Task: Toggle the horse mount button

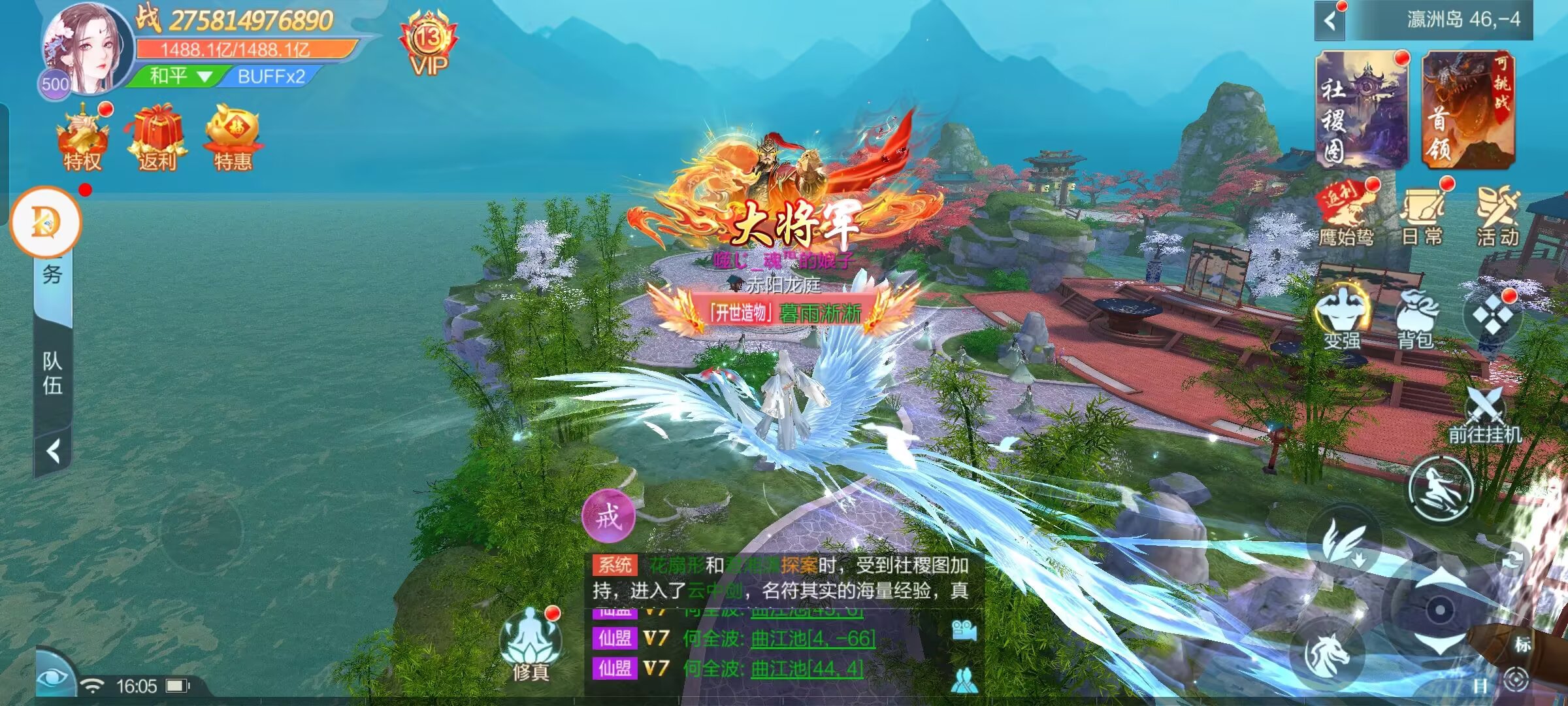Action: (1327, 653)
